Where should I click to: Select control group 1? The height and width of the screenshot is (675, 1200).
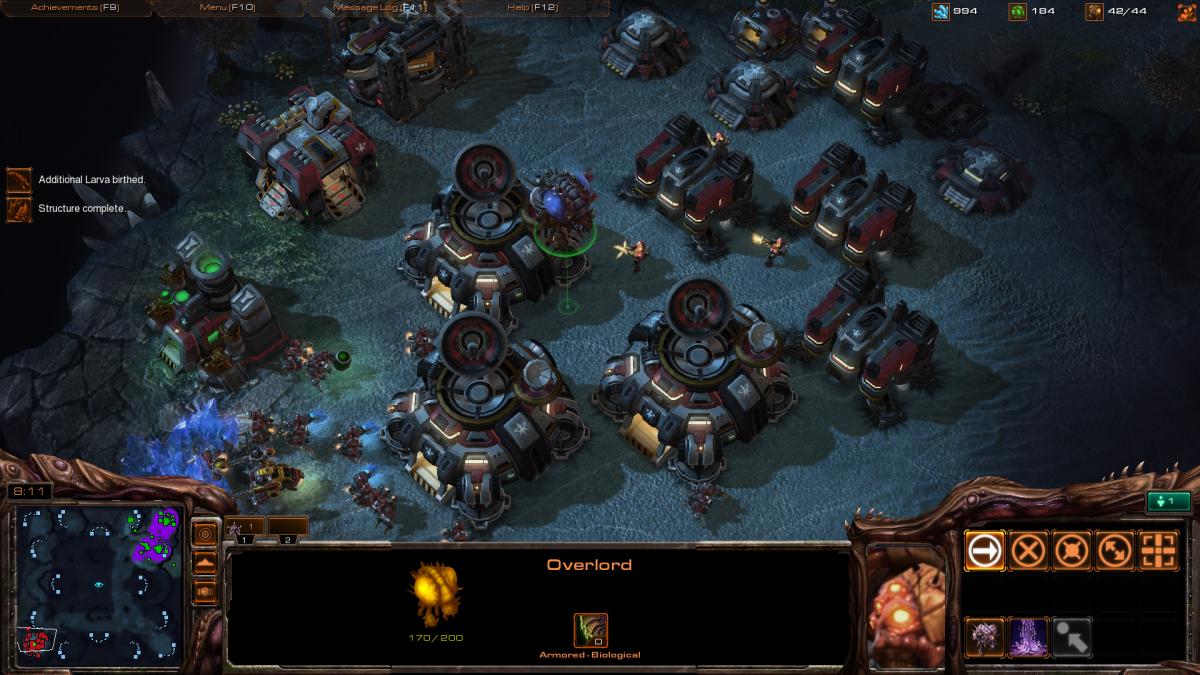246,527
